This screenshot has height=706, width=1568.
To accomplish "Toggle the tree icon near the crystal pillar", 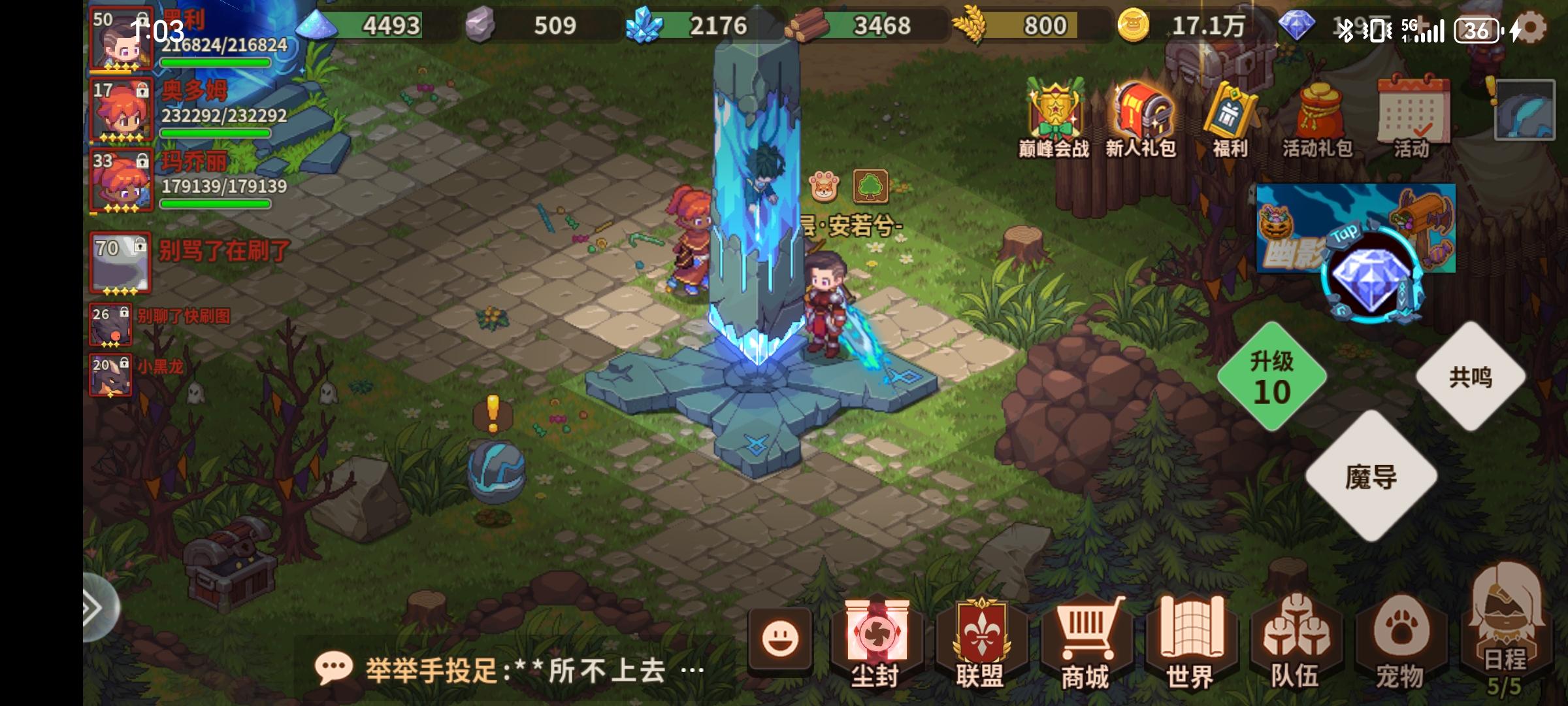I will [x=871, y=185].
